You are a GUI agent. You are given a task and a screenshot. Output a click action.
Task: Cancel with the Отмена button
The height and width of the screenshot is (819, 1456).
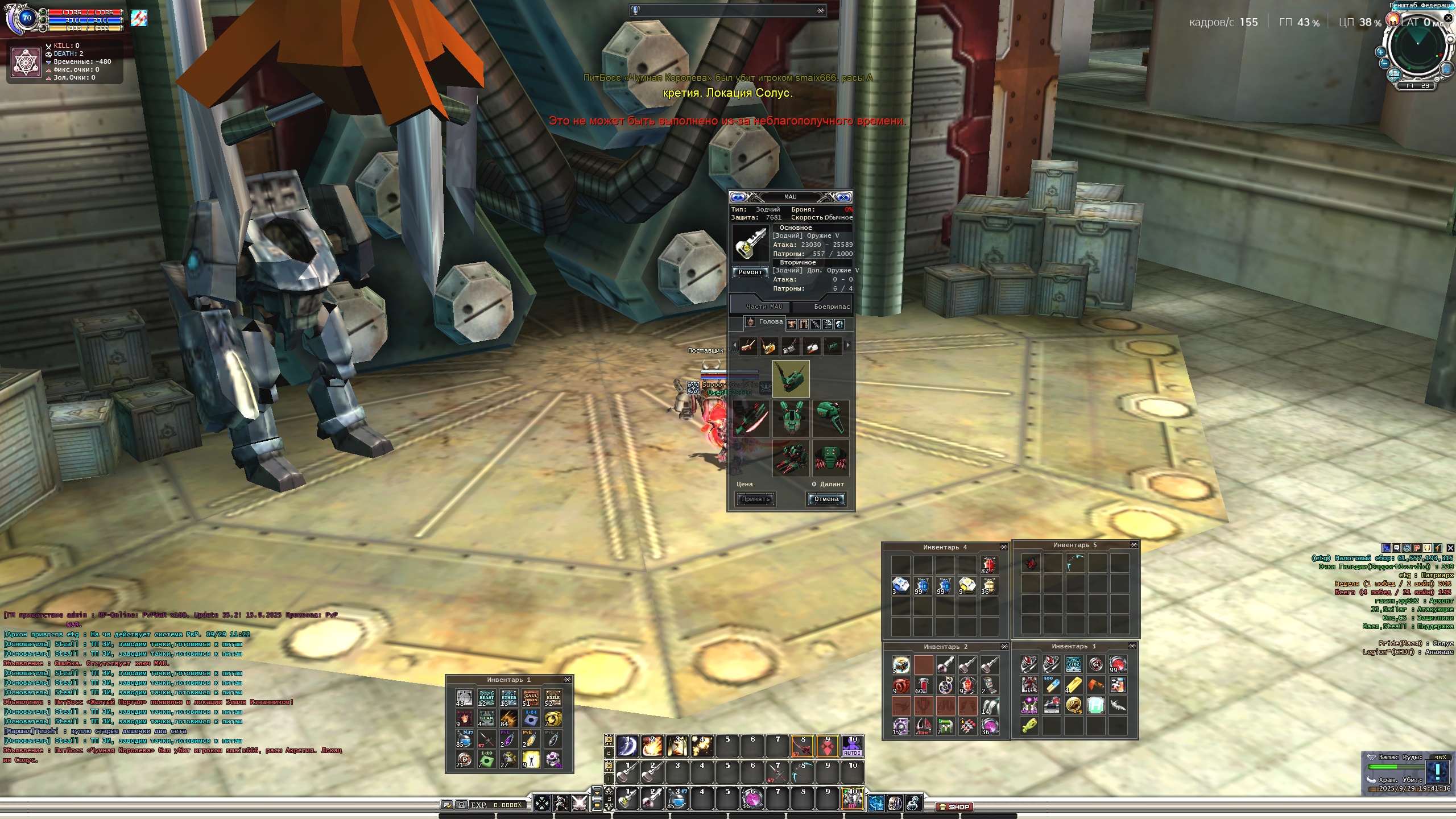(x=826, y=499)
